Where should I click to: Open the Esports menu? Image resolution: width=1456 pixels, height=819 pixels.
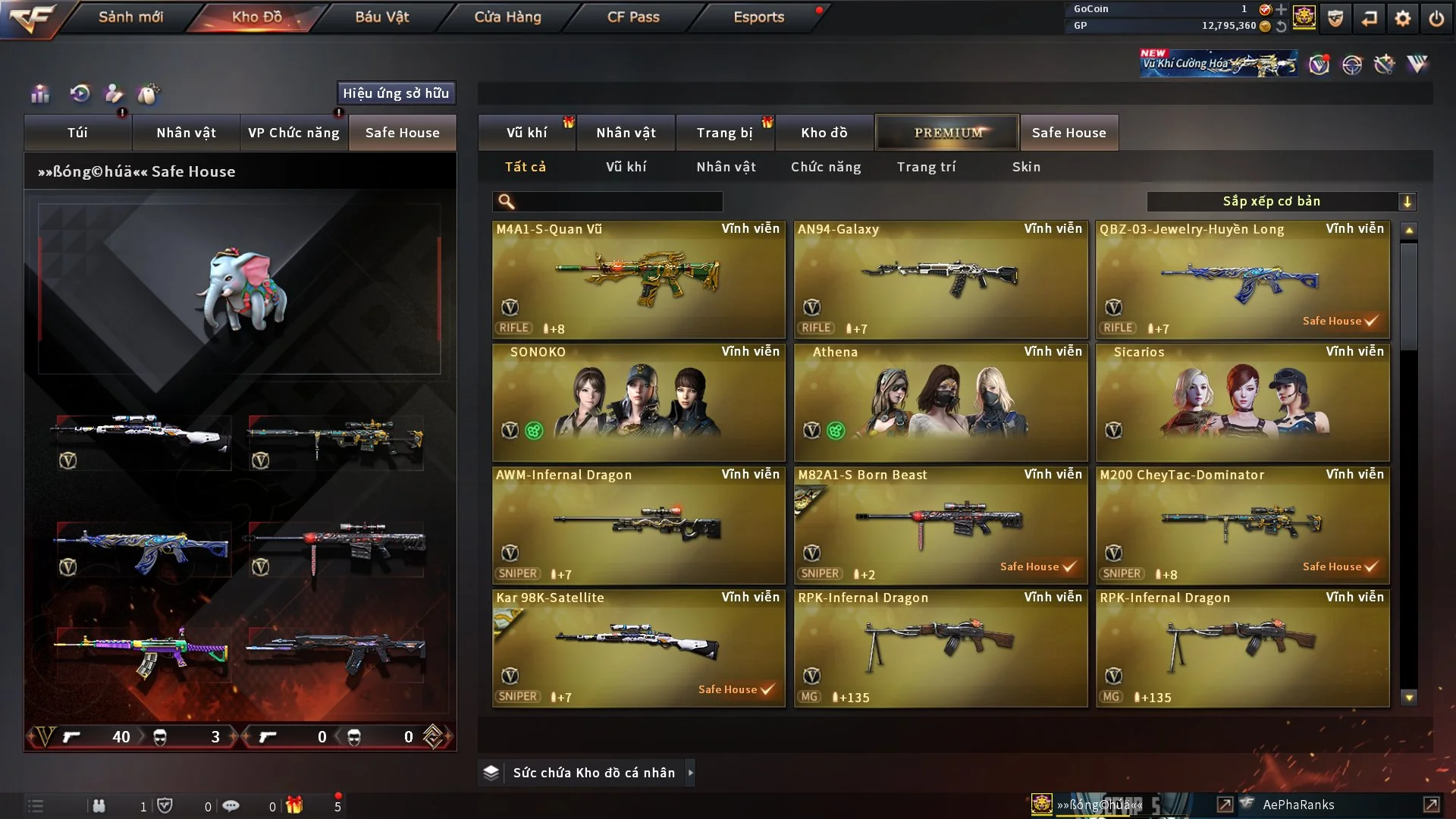click(x=758, y=17)
